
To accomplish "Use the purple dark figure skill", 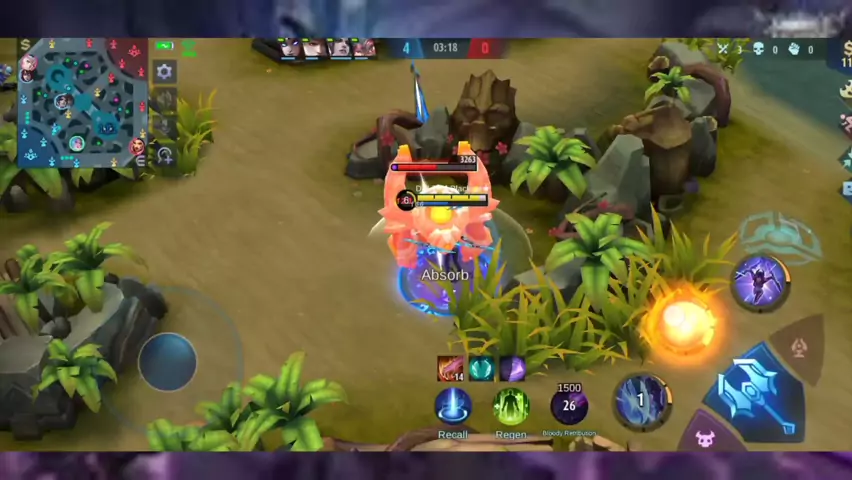I will coord(760,281).
